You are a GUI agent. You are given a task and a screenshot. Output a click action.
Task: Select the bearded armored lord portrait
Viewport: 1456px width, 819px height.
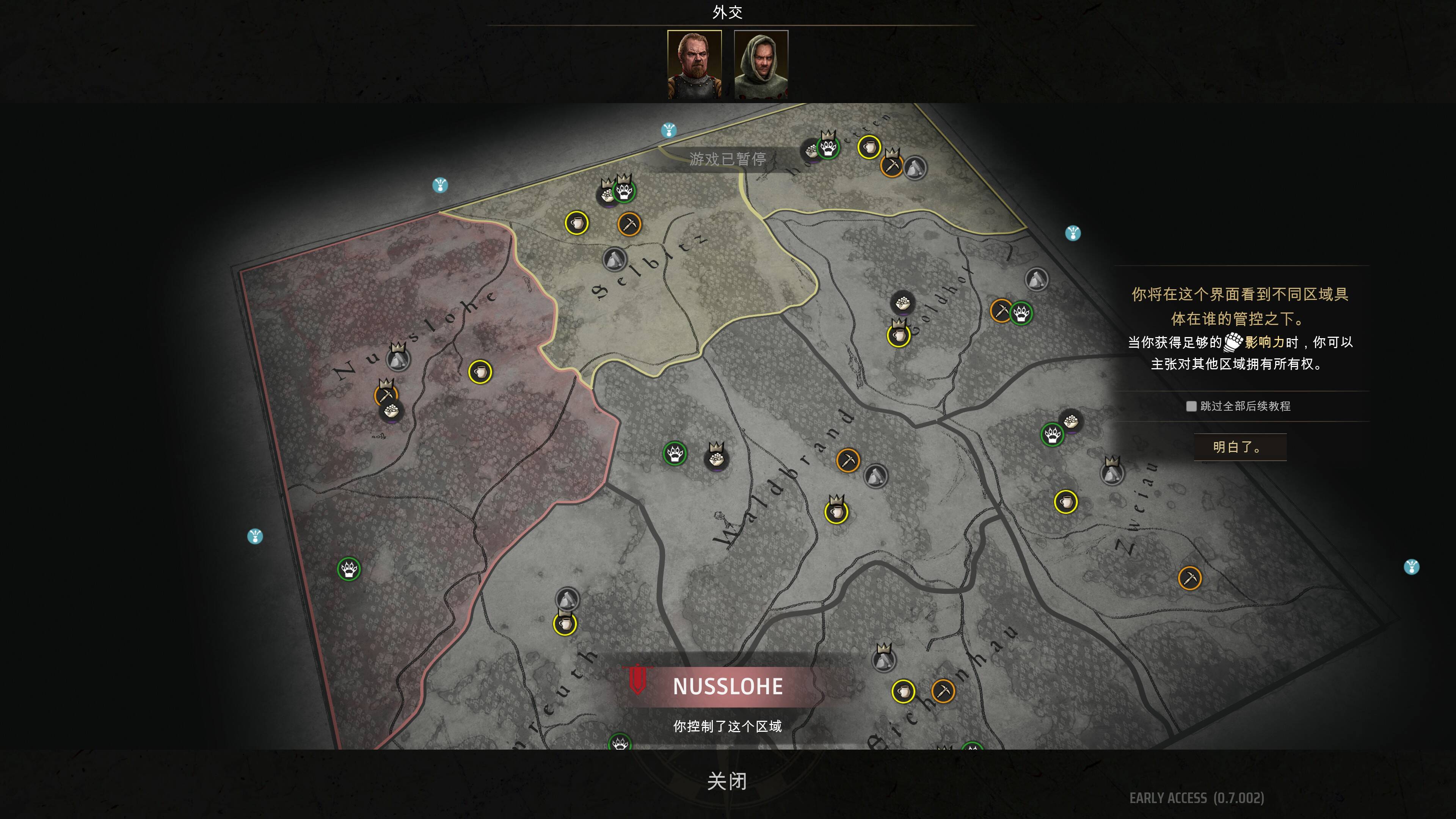tap(694, 64)
